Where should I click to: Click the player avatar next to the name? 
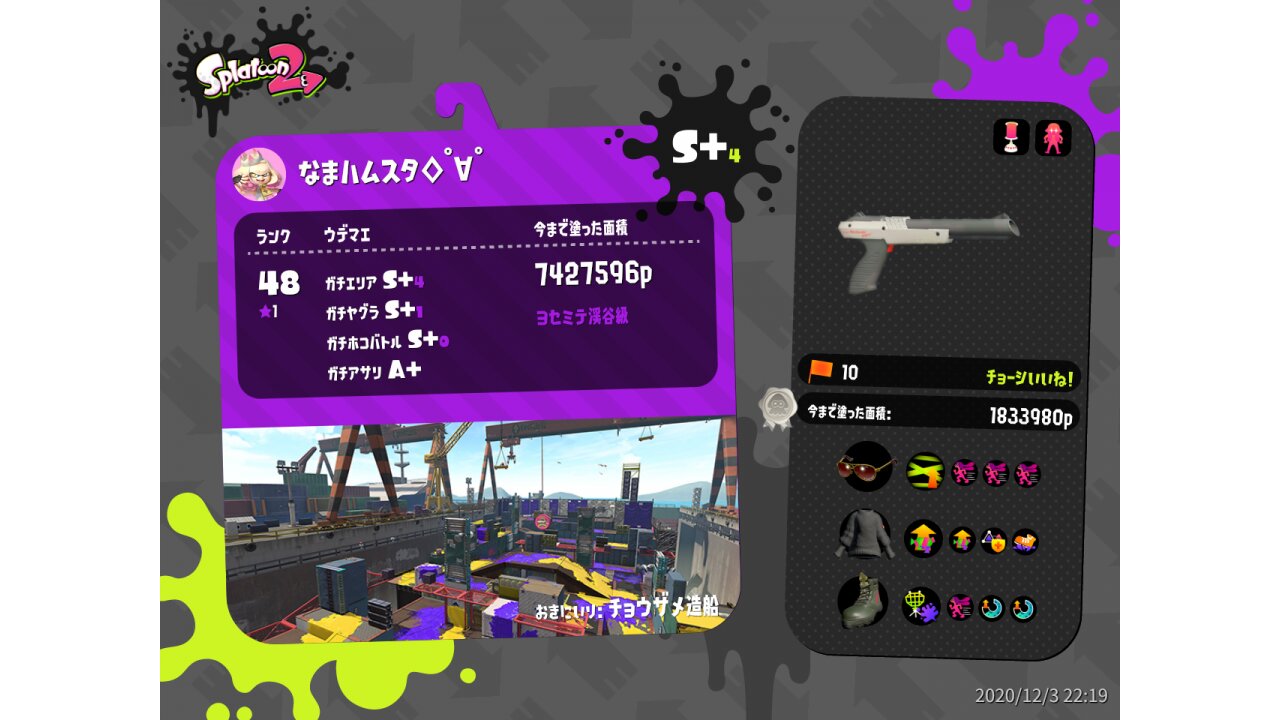(259, 175)
